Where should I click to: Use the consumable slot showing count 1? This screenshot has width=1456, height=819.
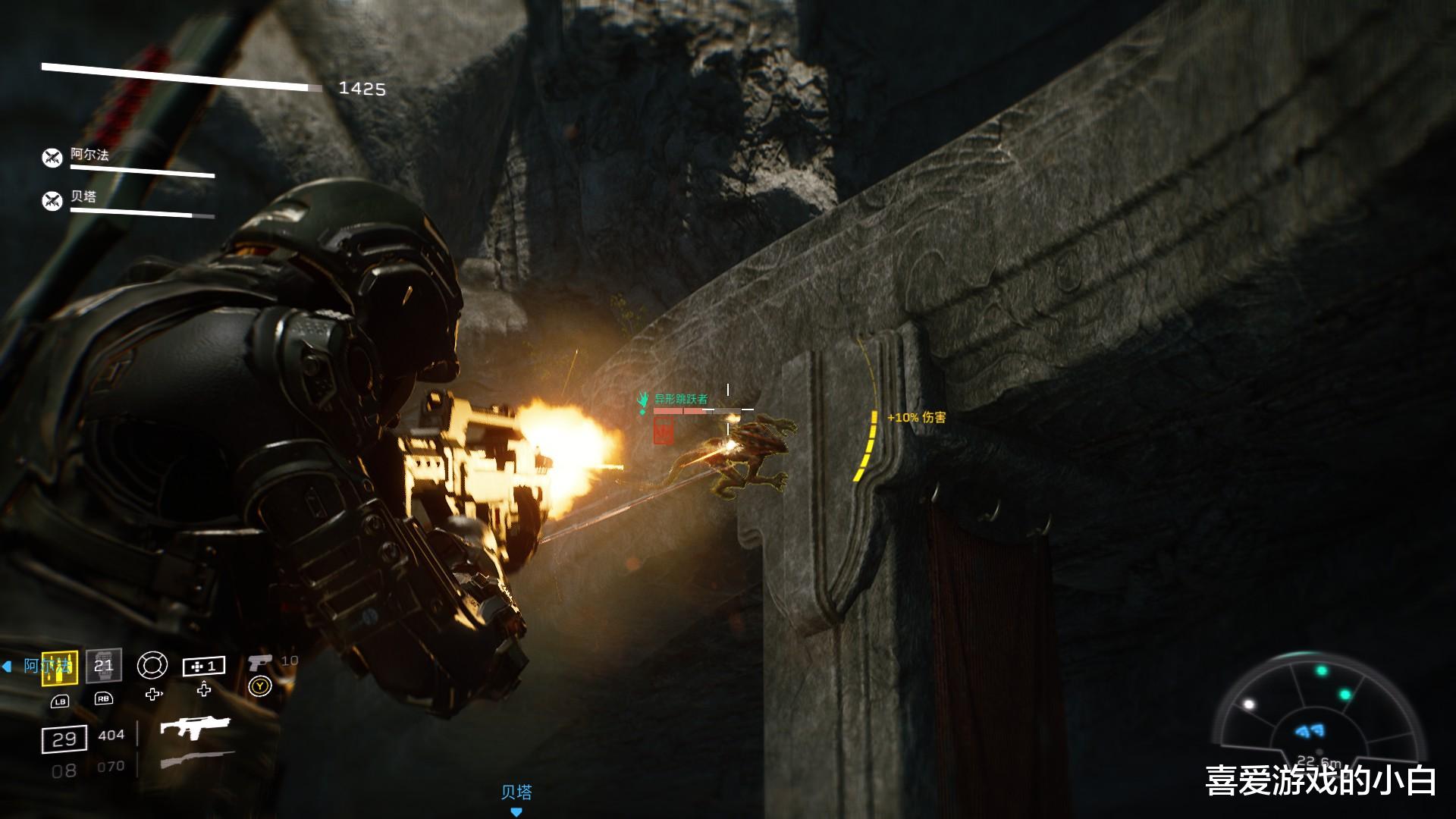[x=204, y=666]
